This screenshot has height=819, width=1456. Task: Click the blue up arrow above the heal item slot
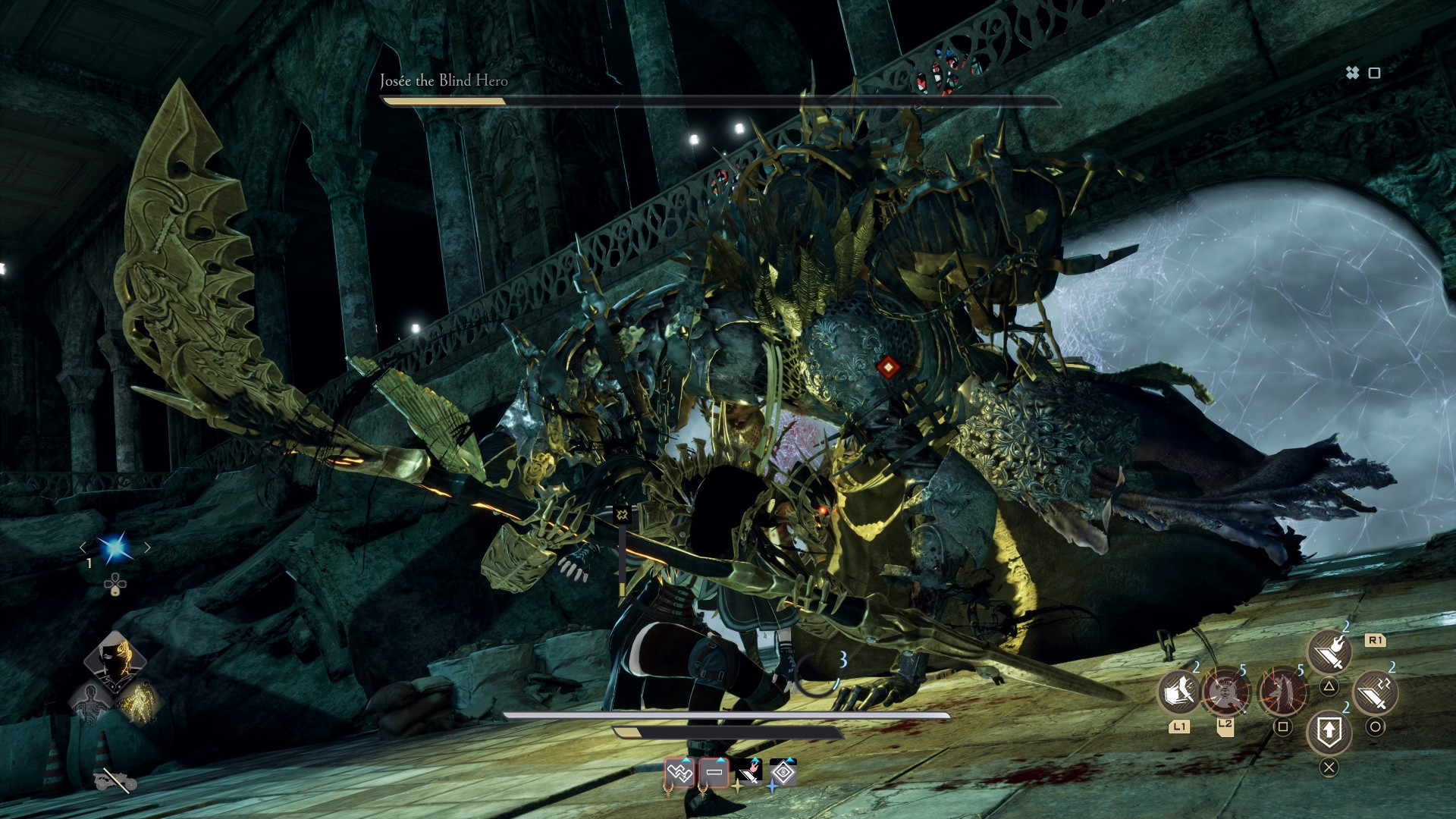tap(686, 761)
